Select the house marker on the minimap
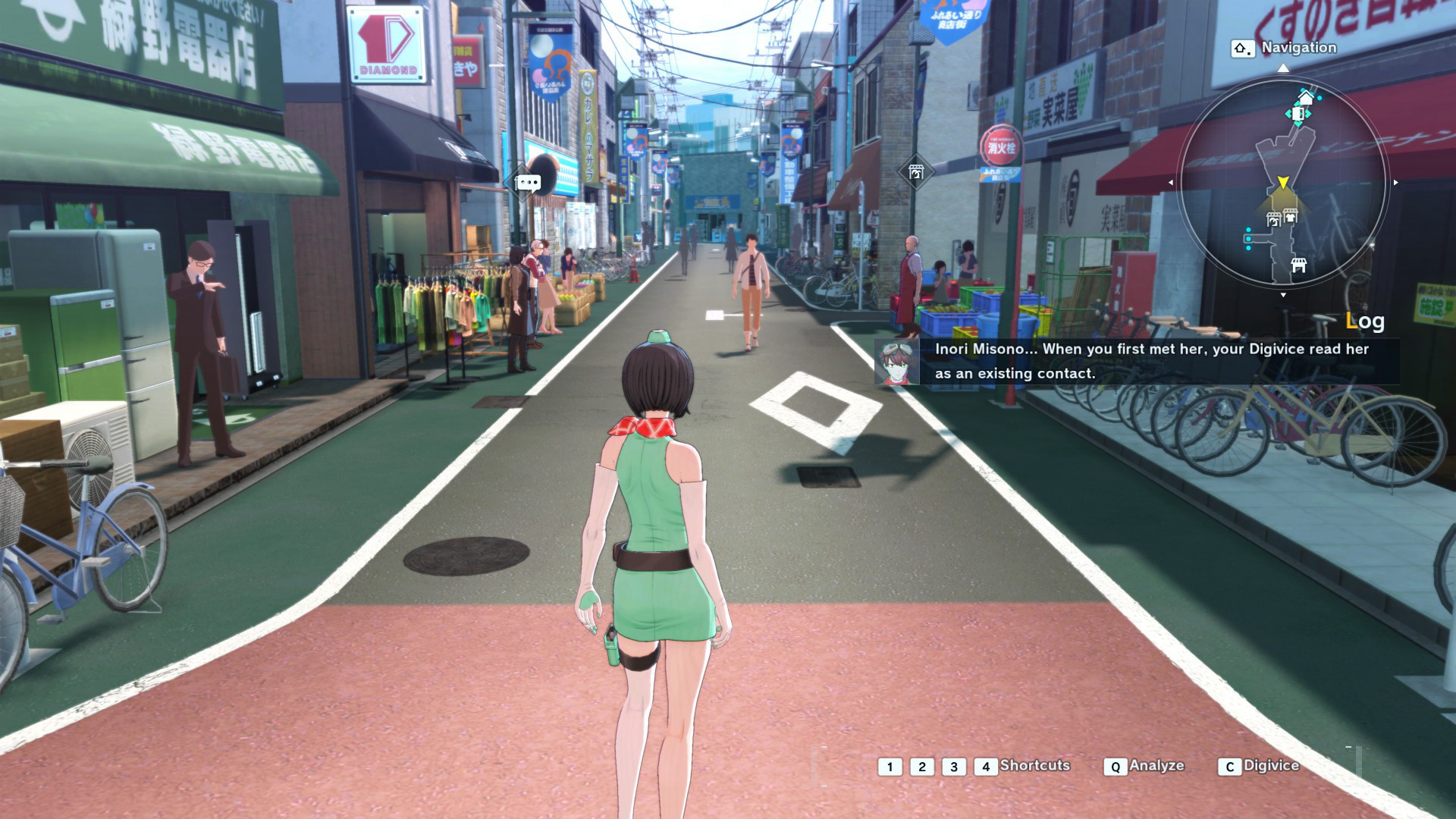This screenshot has width=1456, height=819. coord(1306,98)
